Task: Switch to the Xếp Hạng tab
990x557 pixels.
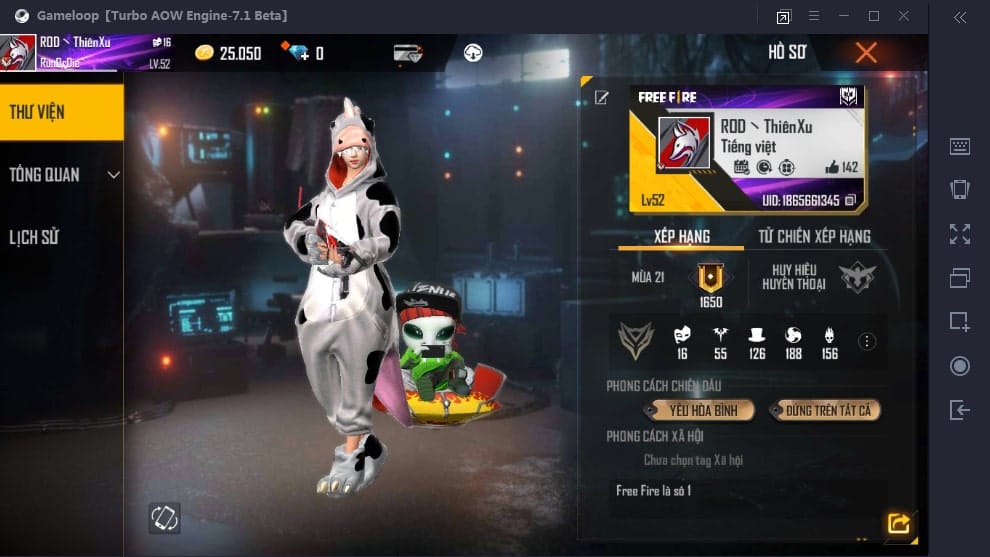Action: 682,237
